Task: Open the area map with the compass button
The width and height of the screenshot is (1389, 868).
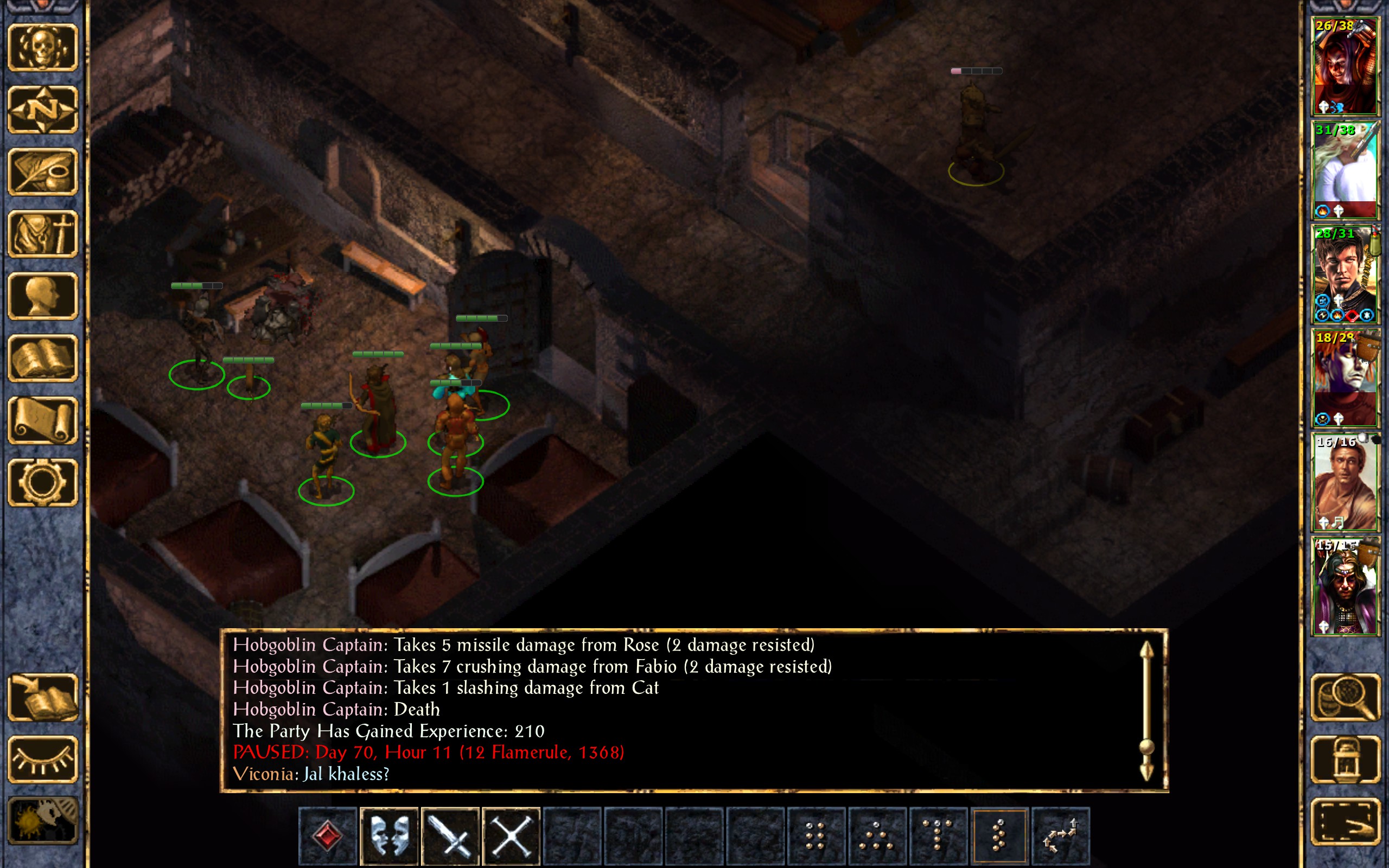Action: (42, 109)
